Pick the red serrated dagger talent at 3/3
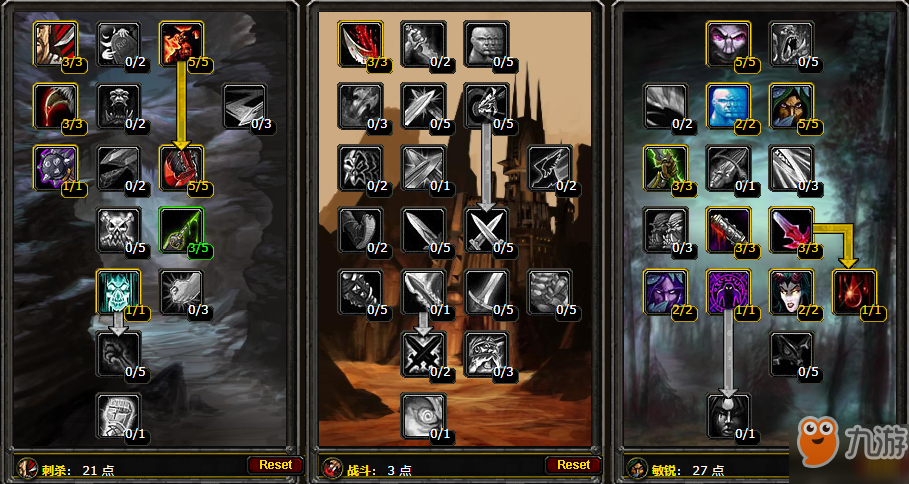Image resolution: width=909 pixels, height=484 pixels. [790, 229]
